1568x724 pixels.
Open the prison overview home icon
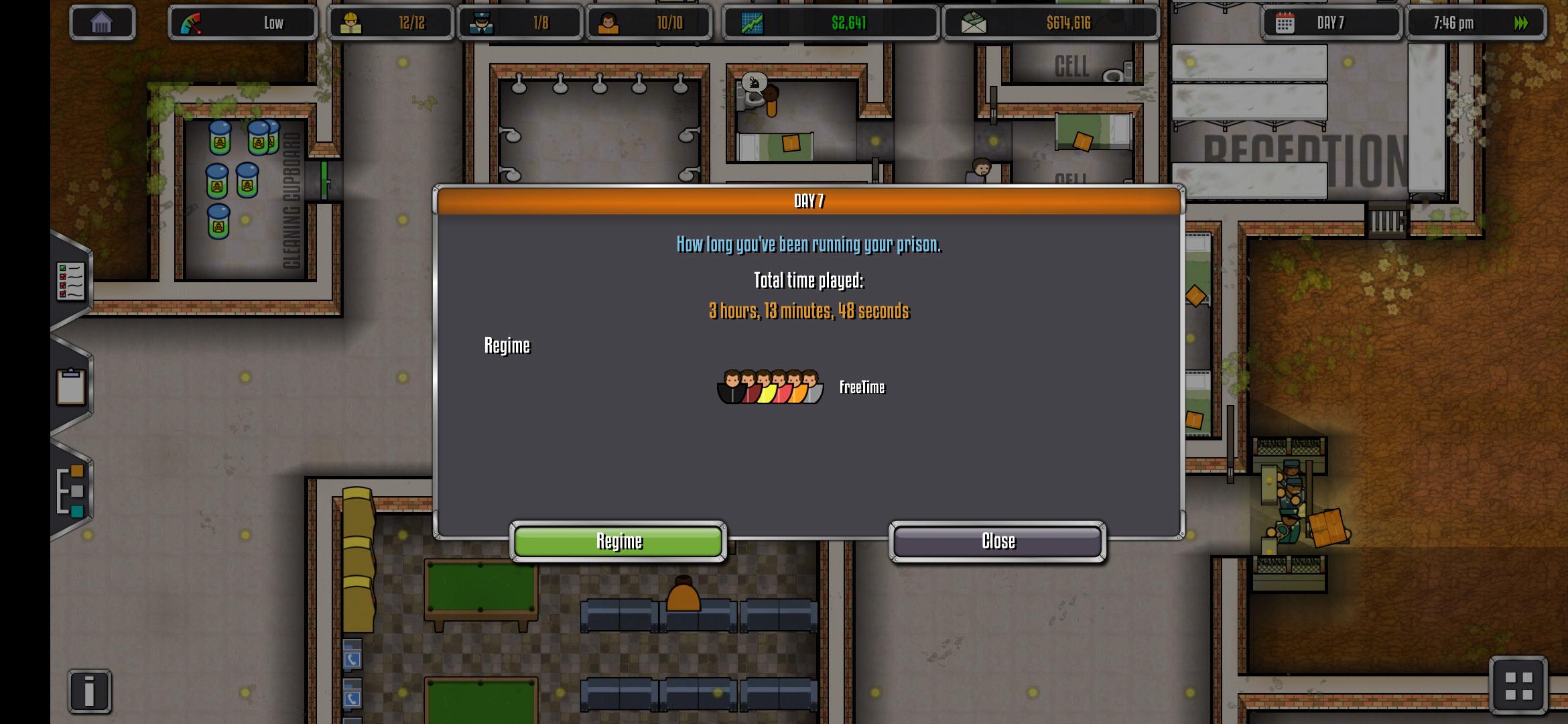click(x=102, y=22)
